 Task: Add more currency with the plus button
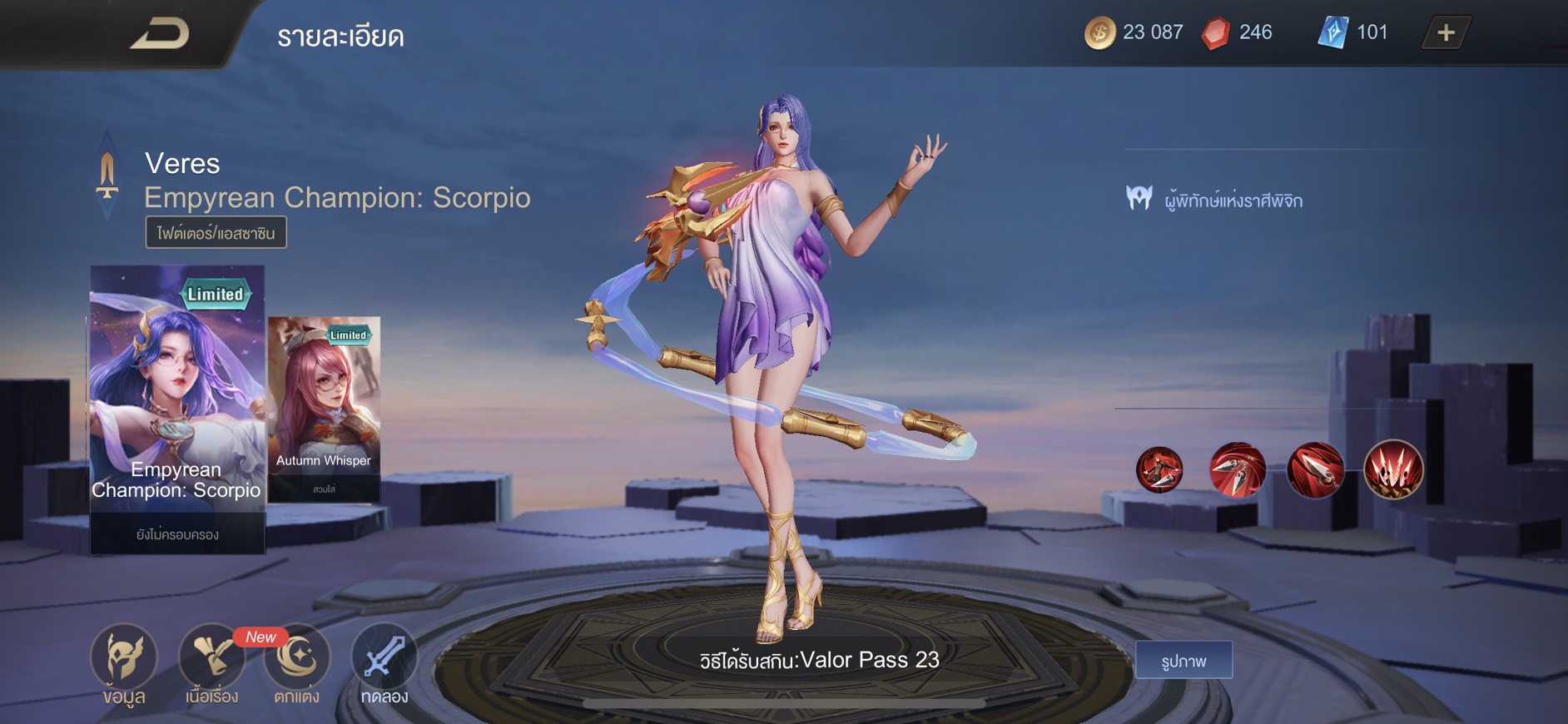tap(1446, 33)
